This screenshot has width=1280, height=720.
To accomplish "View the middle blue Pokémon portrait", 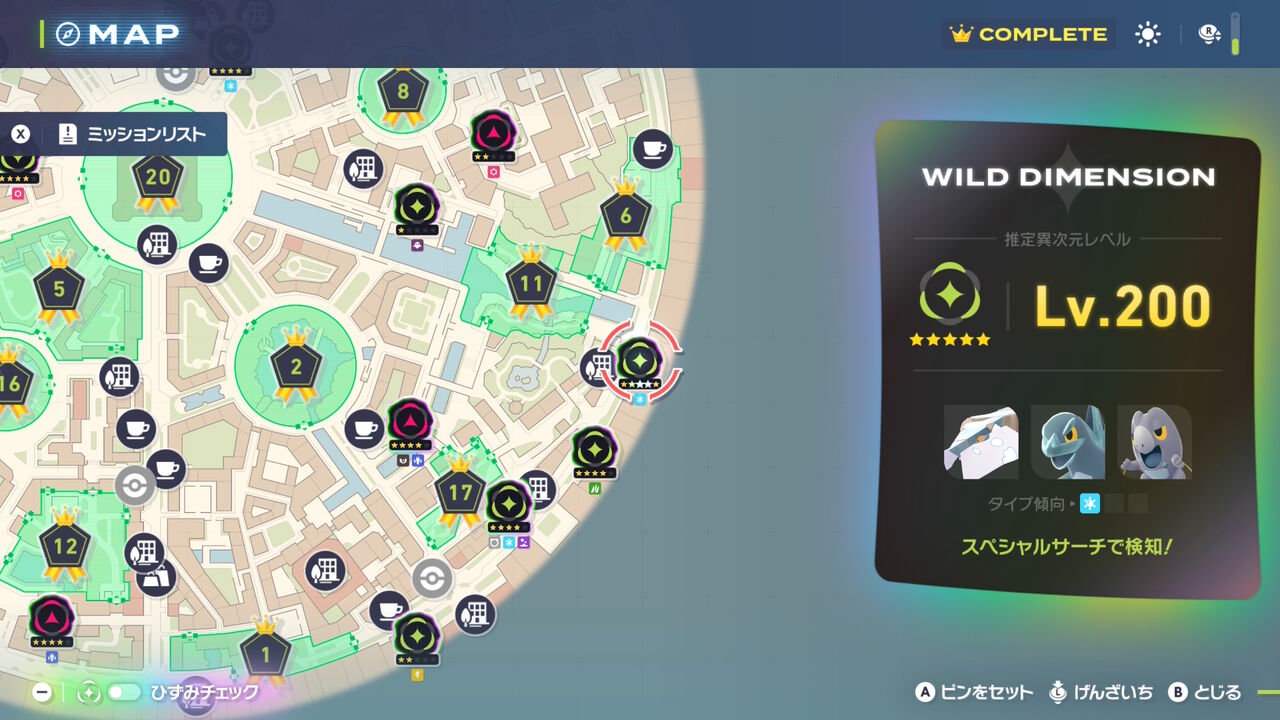I will (x=1067, y=442).
